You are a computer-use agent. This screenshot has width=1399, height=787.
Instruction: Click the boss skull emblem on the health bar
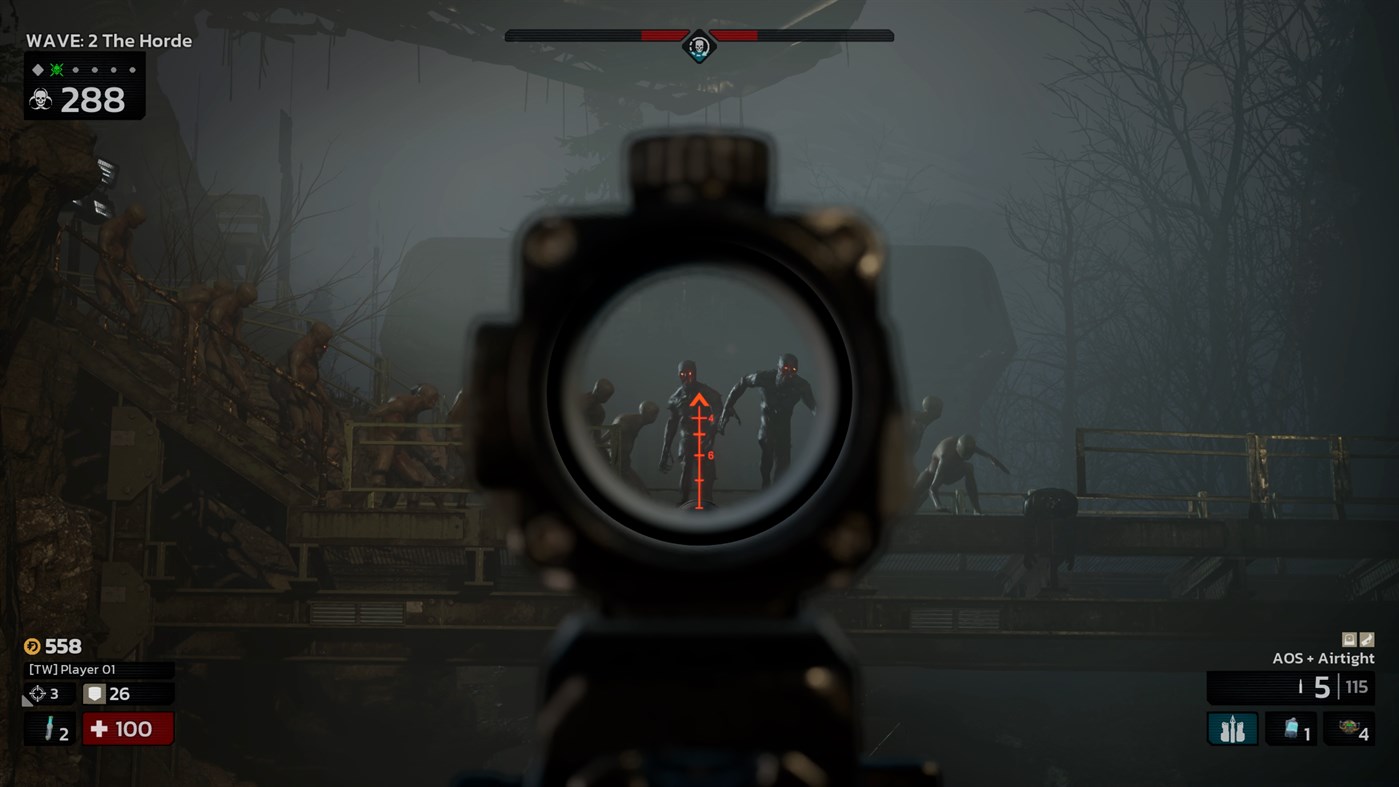tap(699, 45)
